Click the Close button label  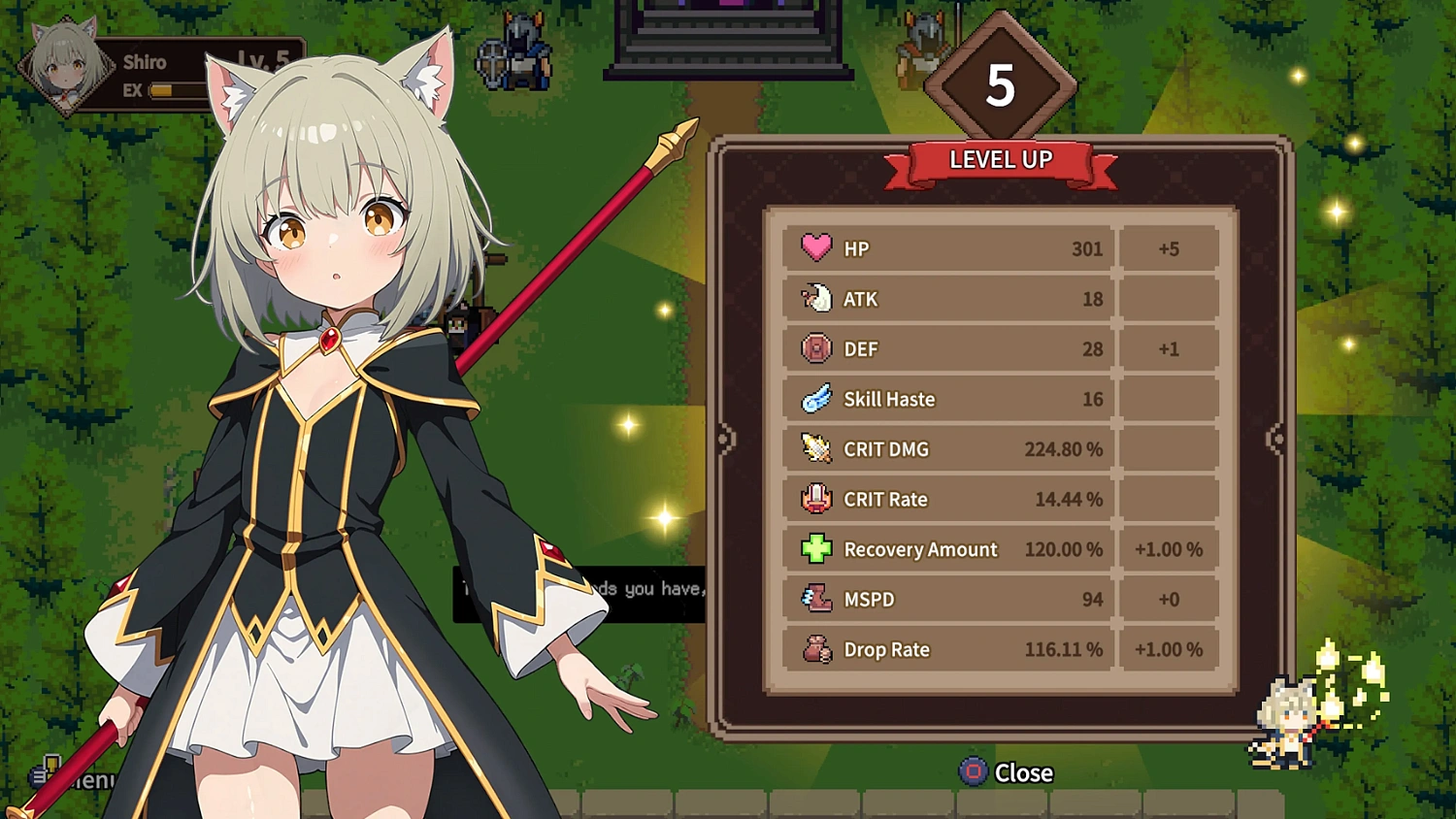1024,773
